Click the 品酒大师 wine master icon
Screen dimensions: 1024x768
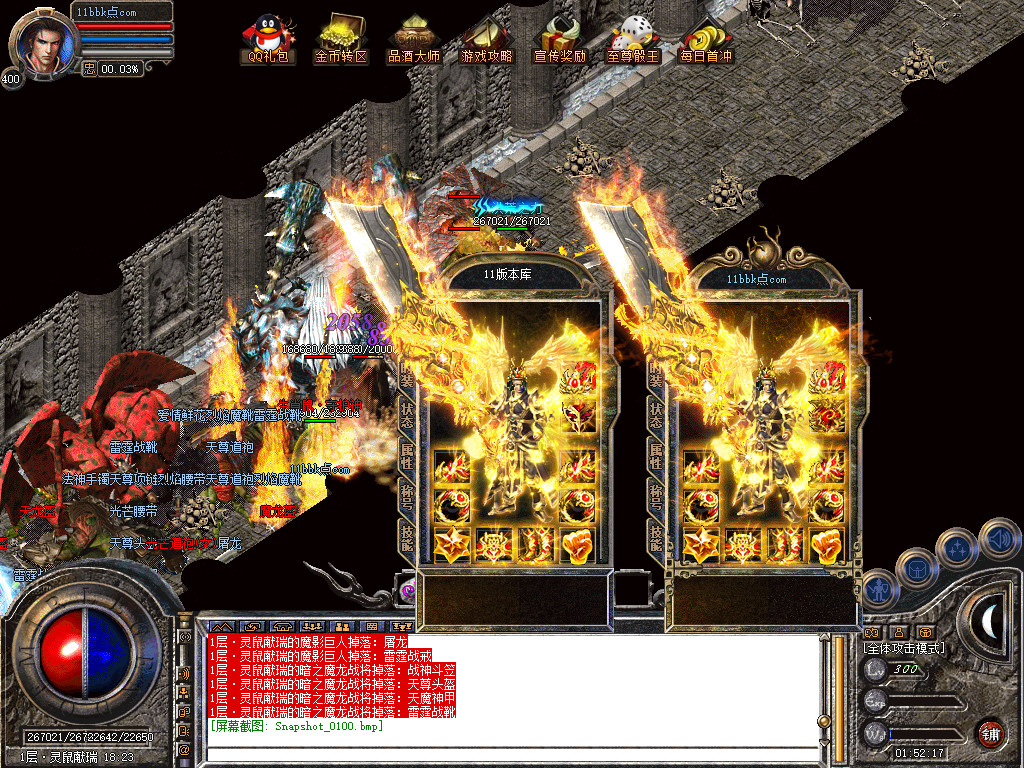coord(413,40)
